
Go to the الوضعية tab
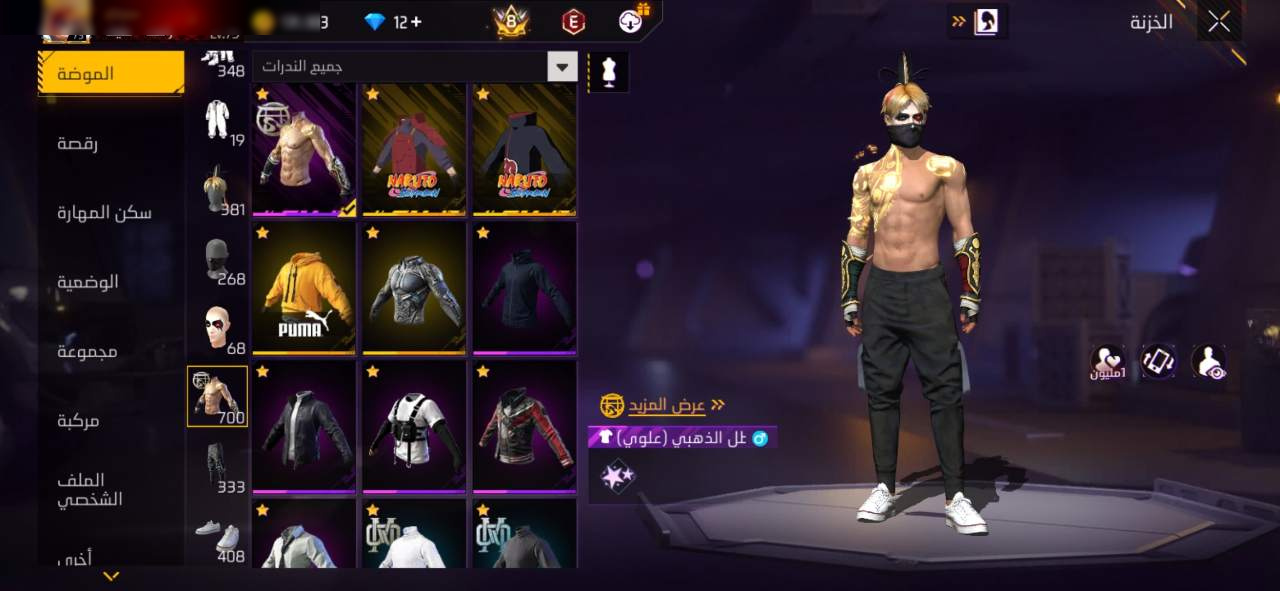pos(87,282)
